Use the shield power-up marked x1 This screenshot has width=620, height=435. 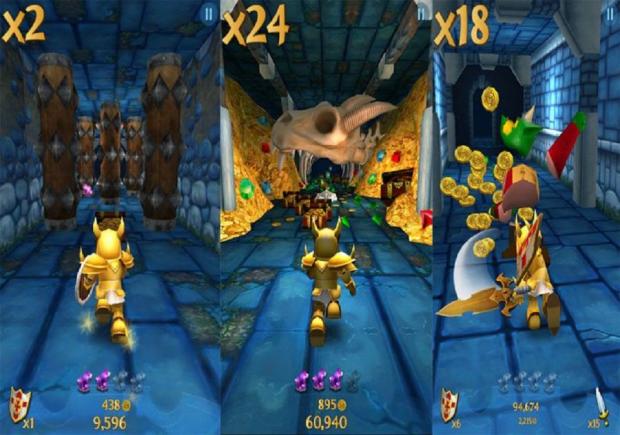click(x=17, y=403)
